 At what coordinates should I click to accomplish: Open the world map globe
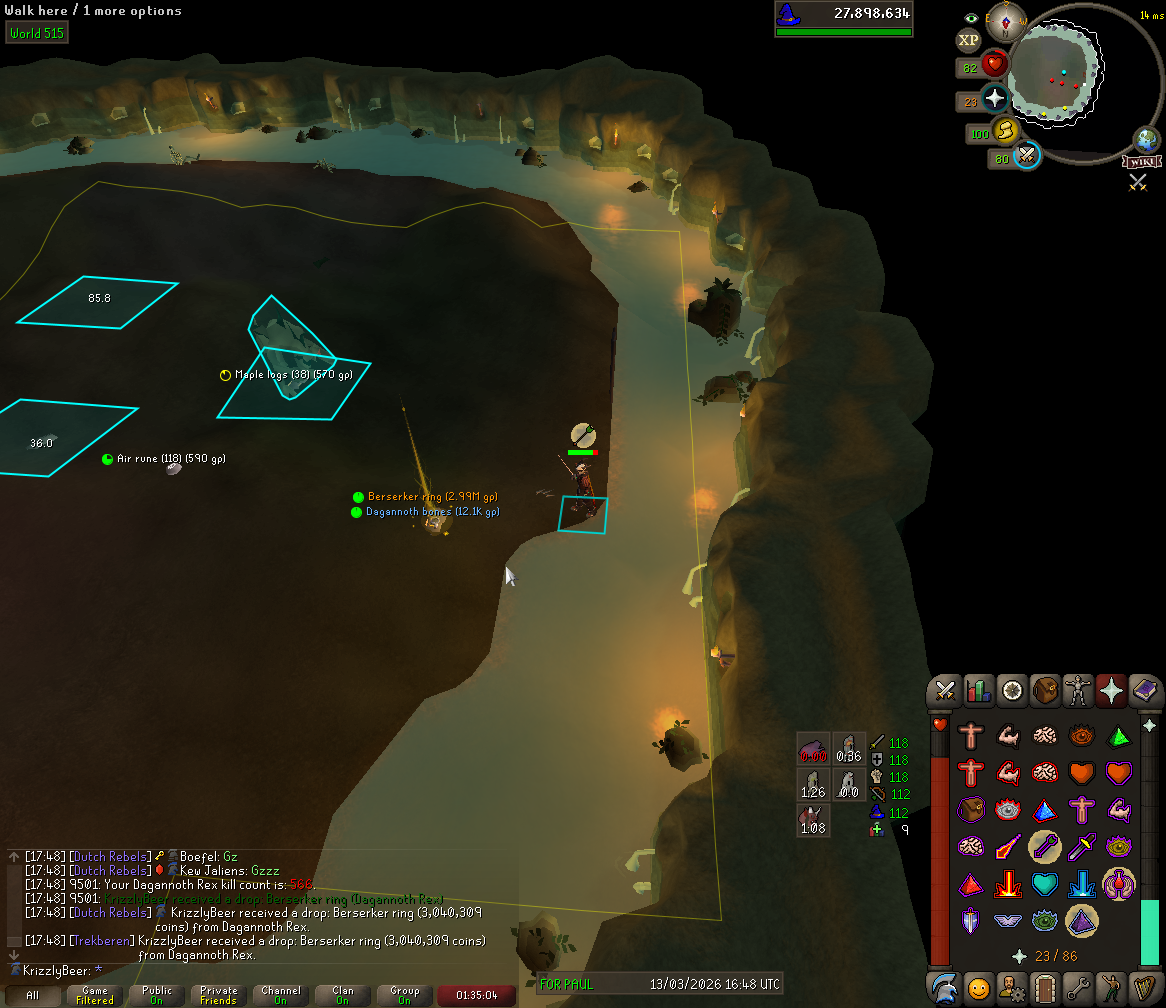point(1146,139)
